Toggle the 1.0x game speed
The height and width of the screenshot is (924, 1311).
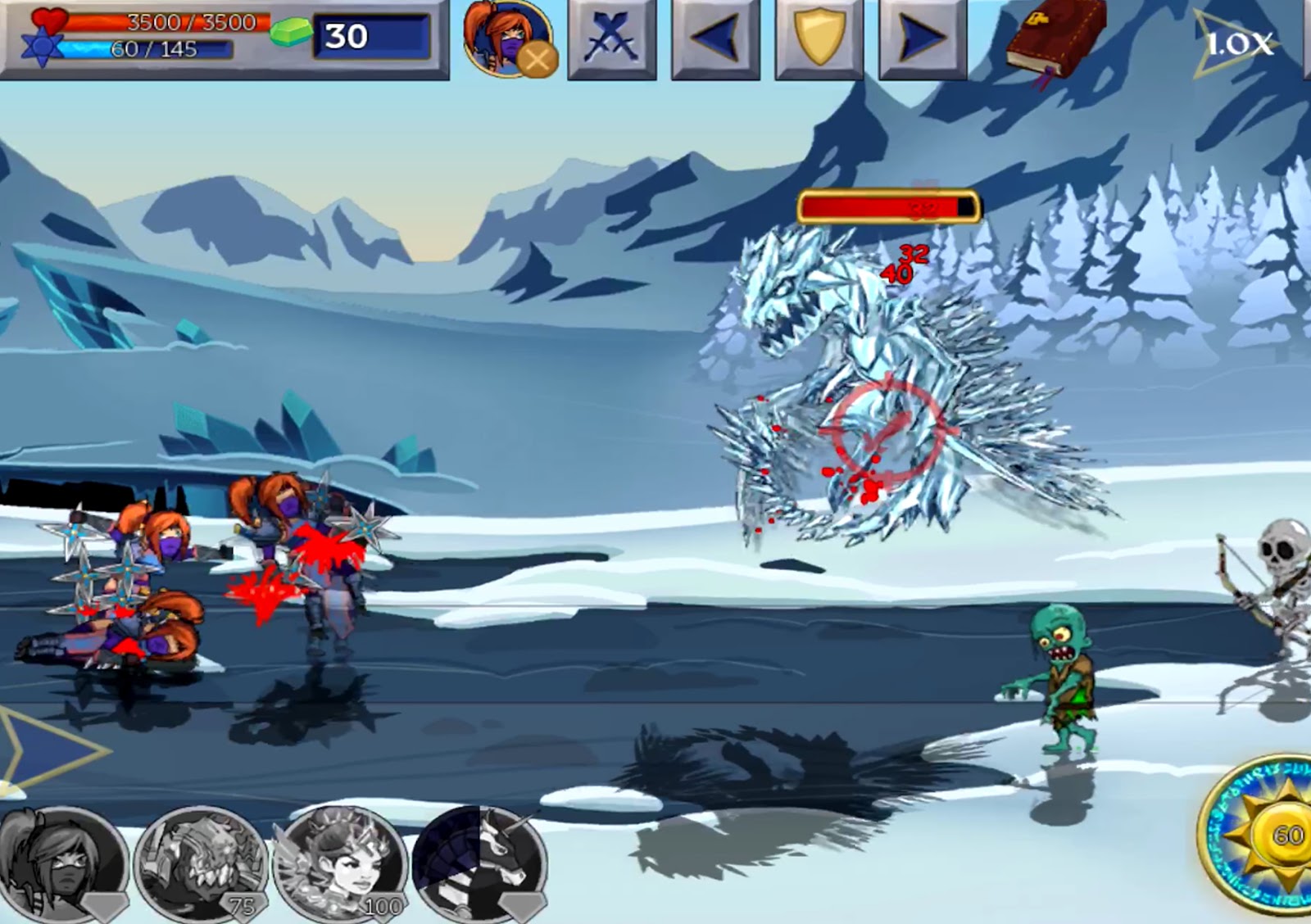pyautogui.click(x=1237, y=43)
